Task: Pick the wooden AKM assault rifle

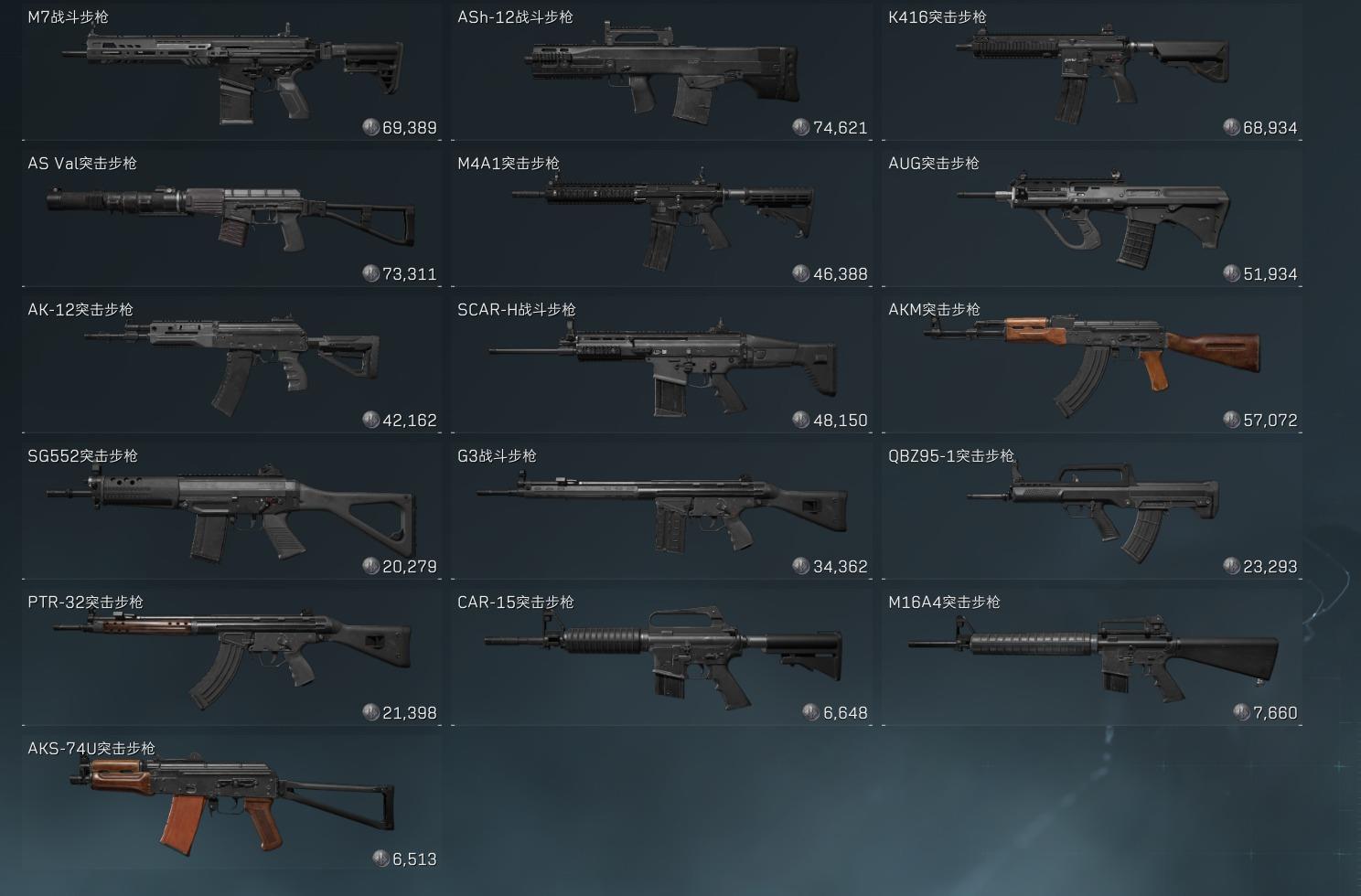Action: coord(1092,366)
